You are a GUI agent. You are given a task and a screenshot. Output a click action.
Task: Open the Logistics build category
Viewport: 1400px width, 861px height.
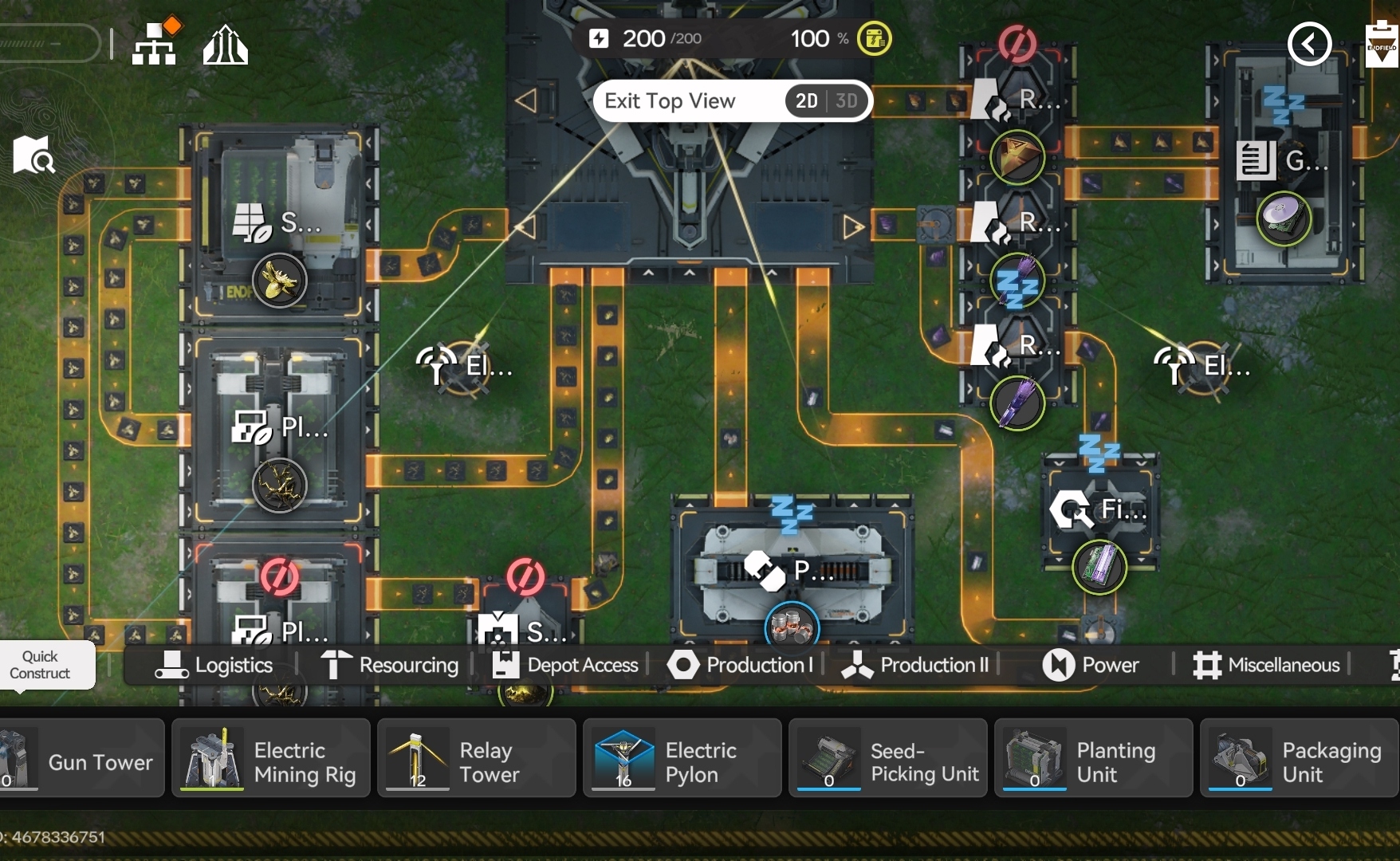pyautogui.click(x=214, y=665)
